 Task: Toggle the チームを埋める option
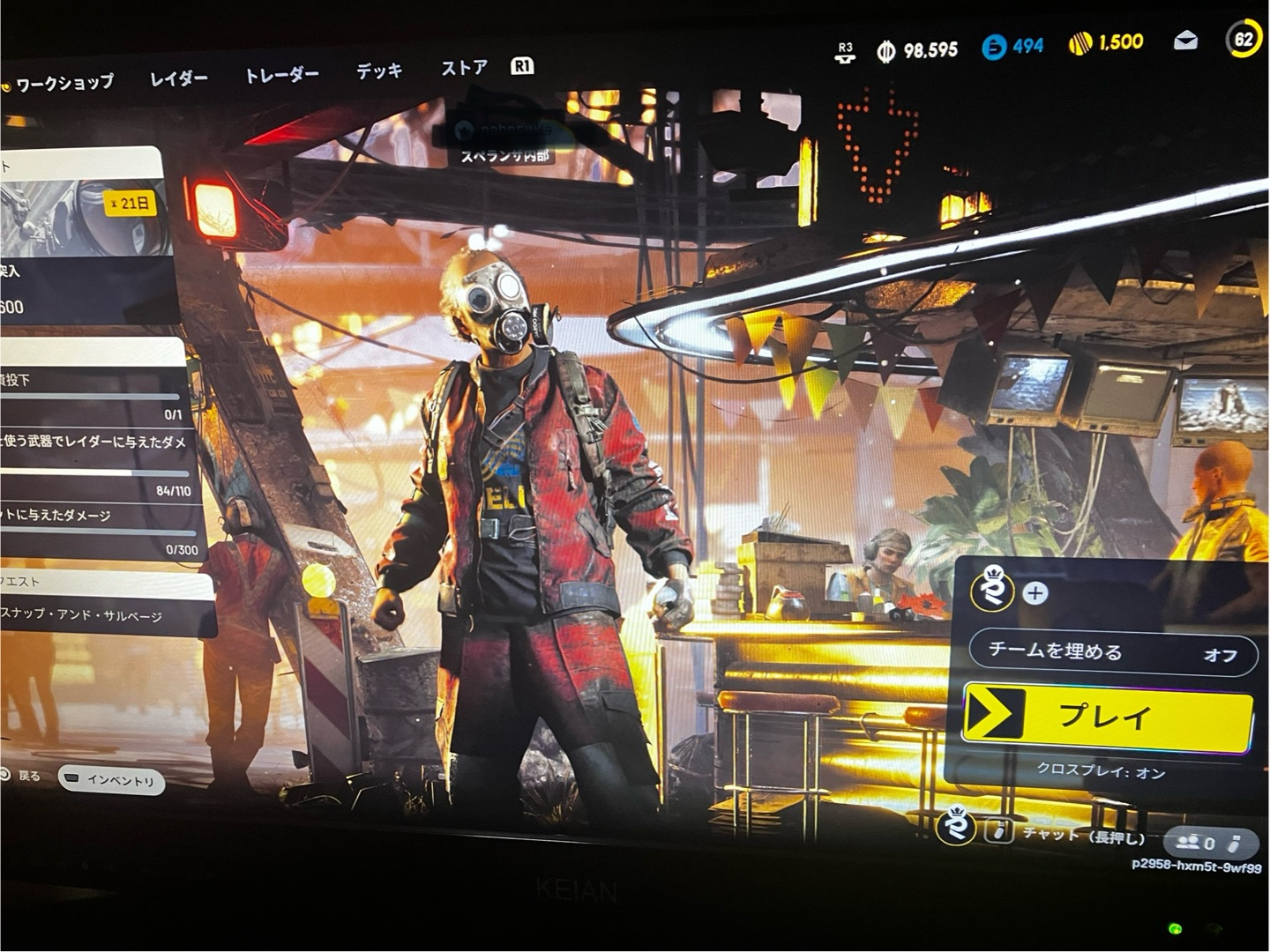[1112, 653]
